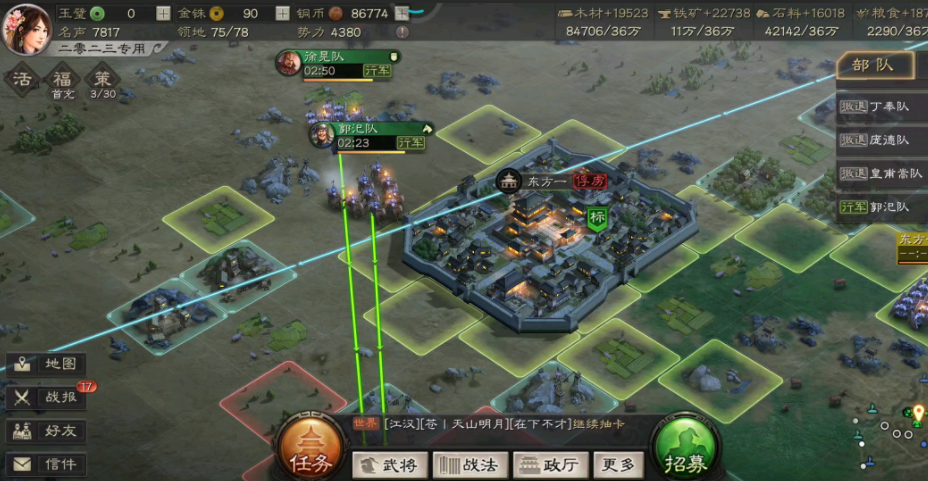Open the player avatar profile

(x=27, y=27)
